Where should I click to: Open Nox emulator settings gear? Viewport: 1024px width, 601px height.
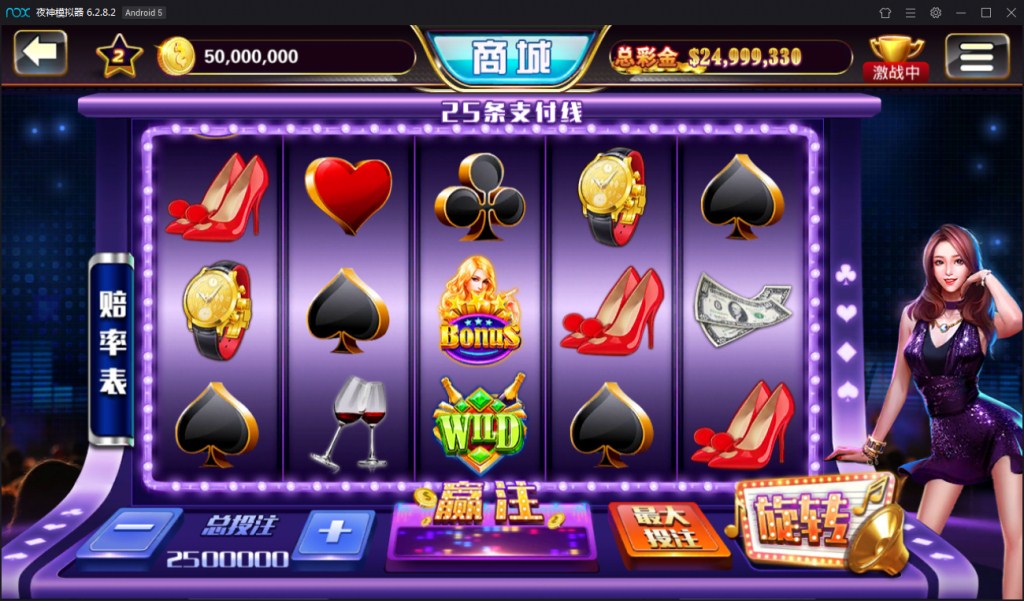click(935, 12)
